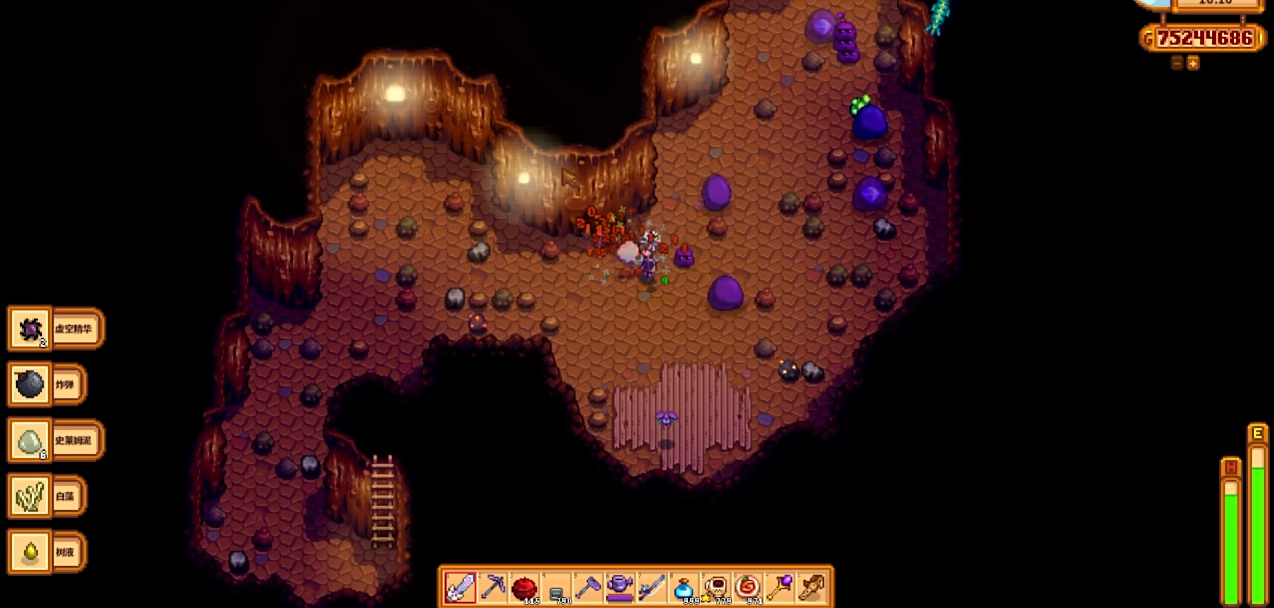Screen dimensions: 1274x608
Task: Select the pink swirl food item
Action: pos(748,587)
